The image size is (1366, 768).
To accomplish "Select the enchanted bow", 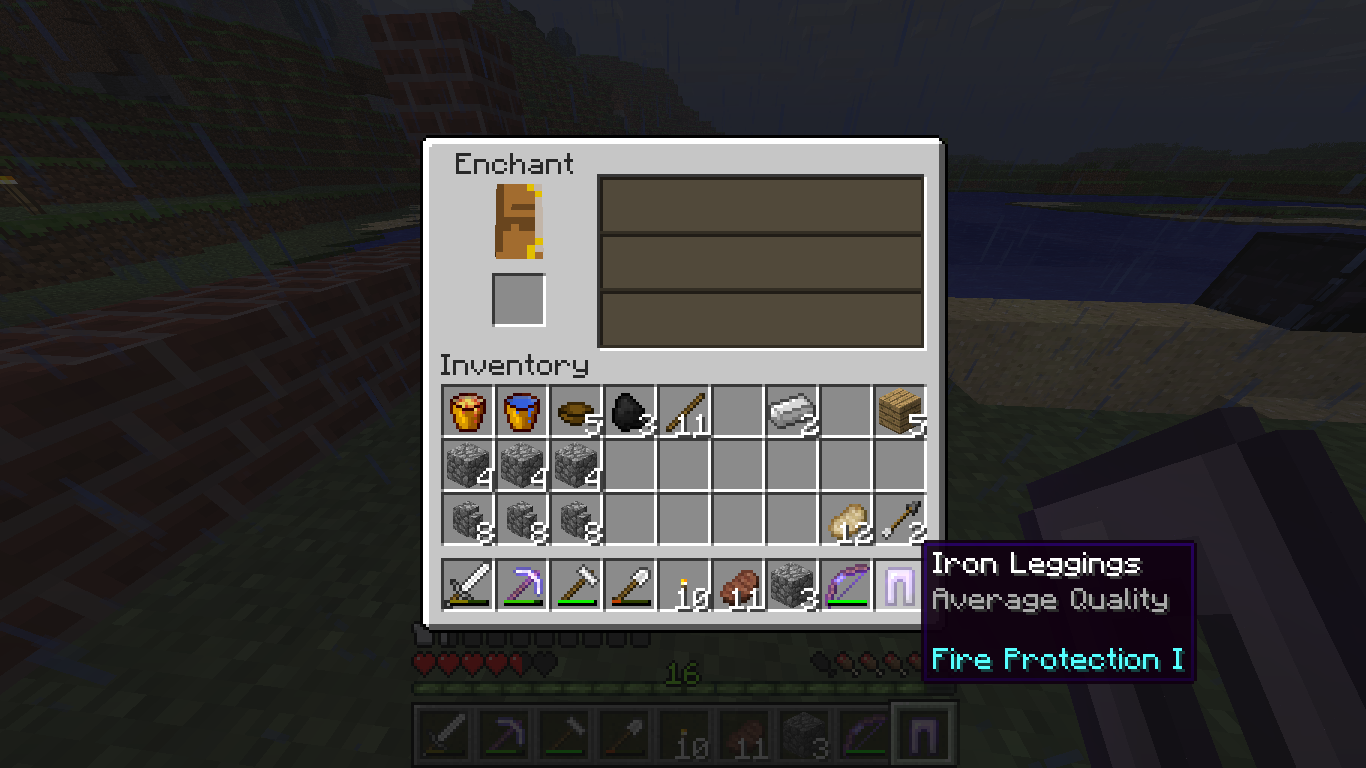I will coord(845,585).
